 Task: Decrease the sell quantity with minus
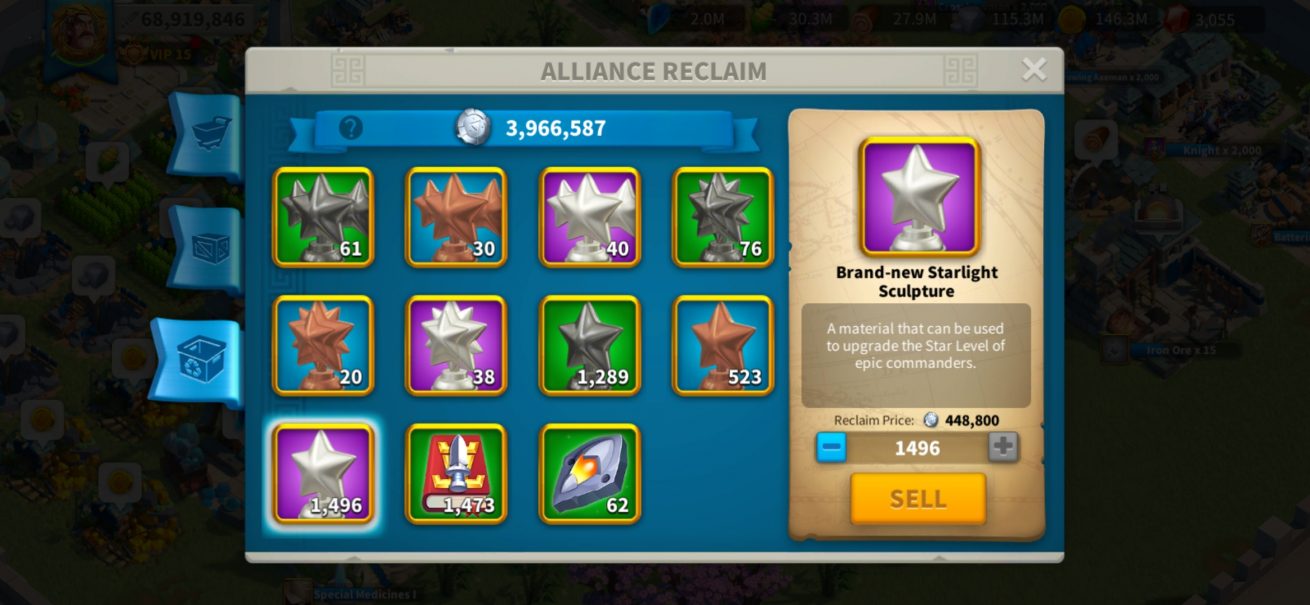coord(831,447)
